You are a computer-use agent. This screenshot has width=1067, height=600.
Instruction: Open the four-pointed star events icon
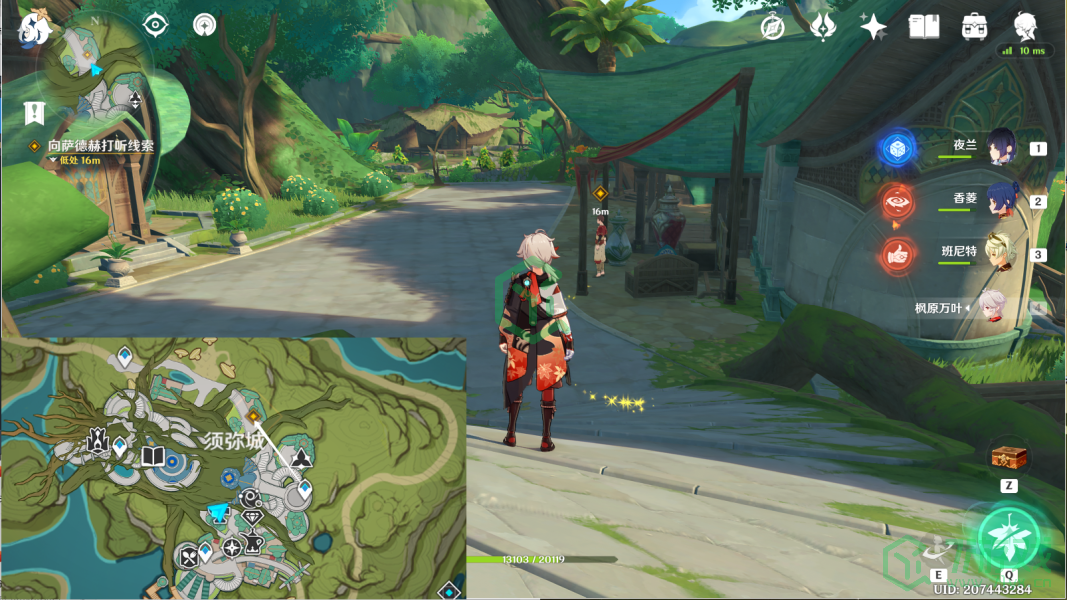(x=873, y=27)
